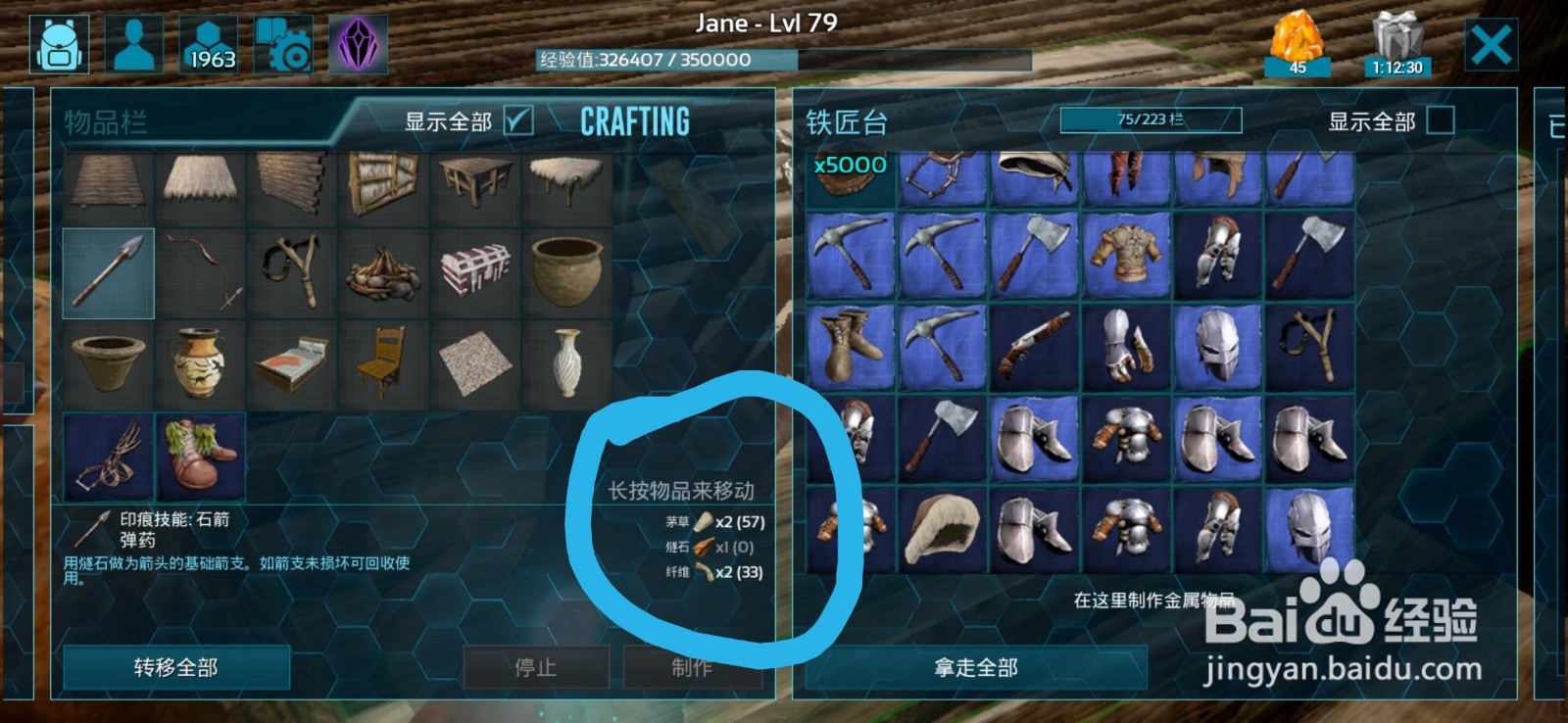Image resolution: width=1568 pixels, height=723 pixels.
Task: Select the stone spear engram in inventory
Action: [x=108, y=272]
